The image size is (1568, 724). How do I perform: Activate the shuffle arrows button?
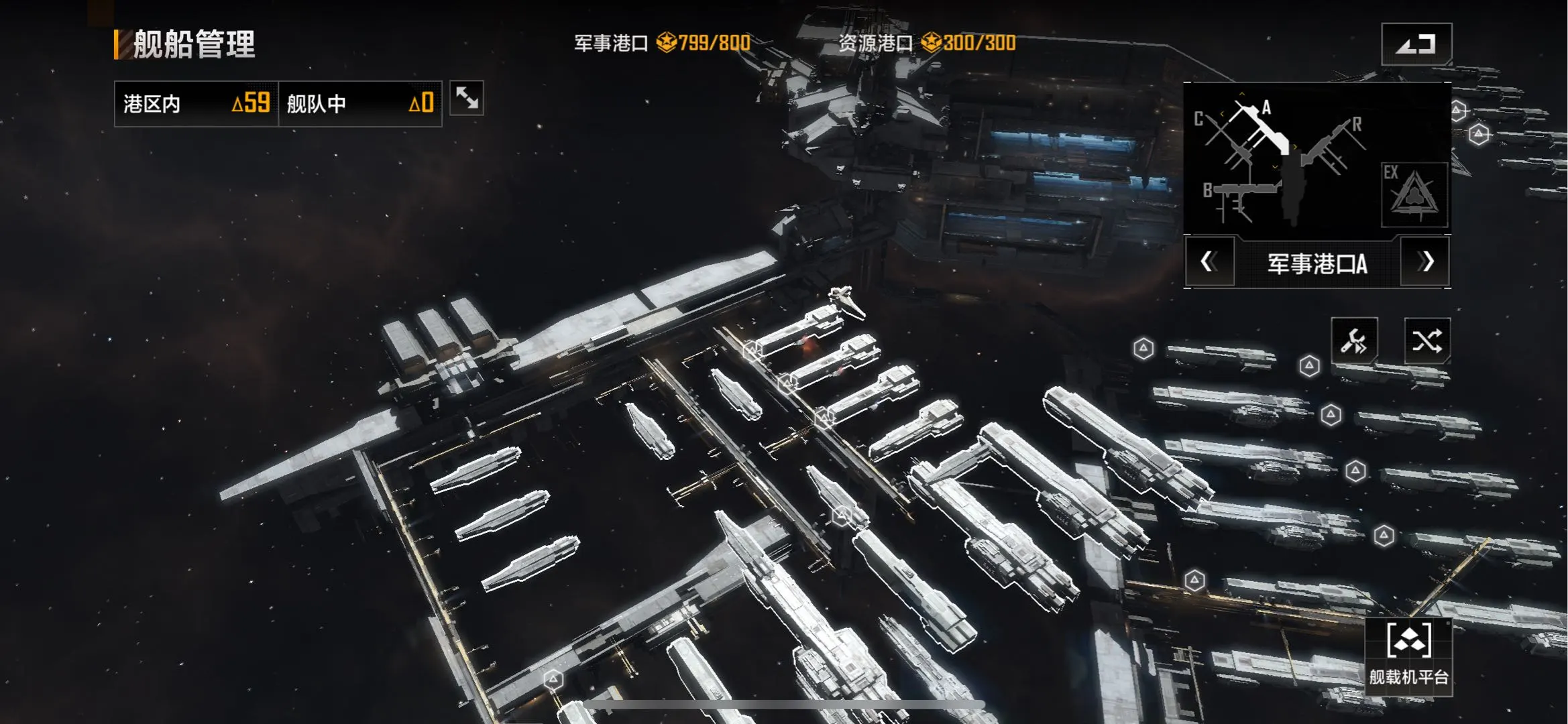click(1426, 341)
